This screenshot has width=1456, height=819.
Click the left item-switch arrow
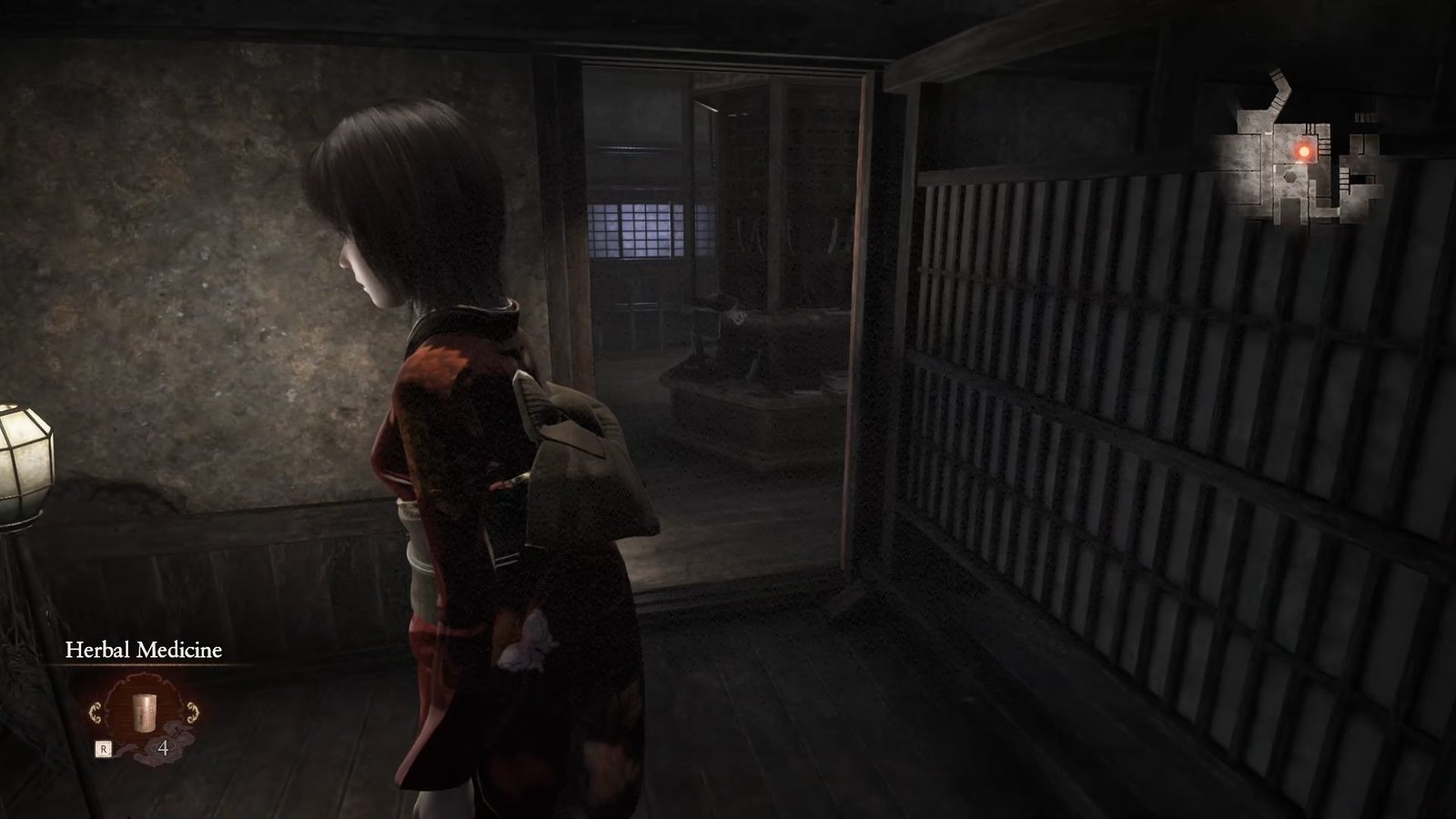(95, 713)
